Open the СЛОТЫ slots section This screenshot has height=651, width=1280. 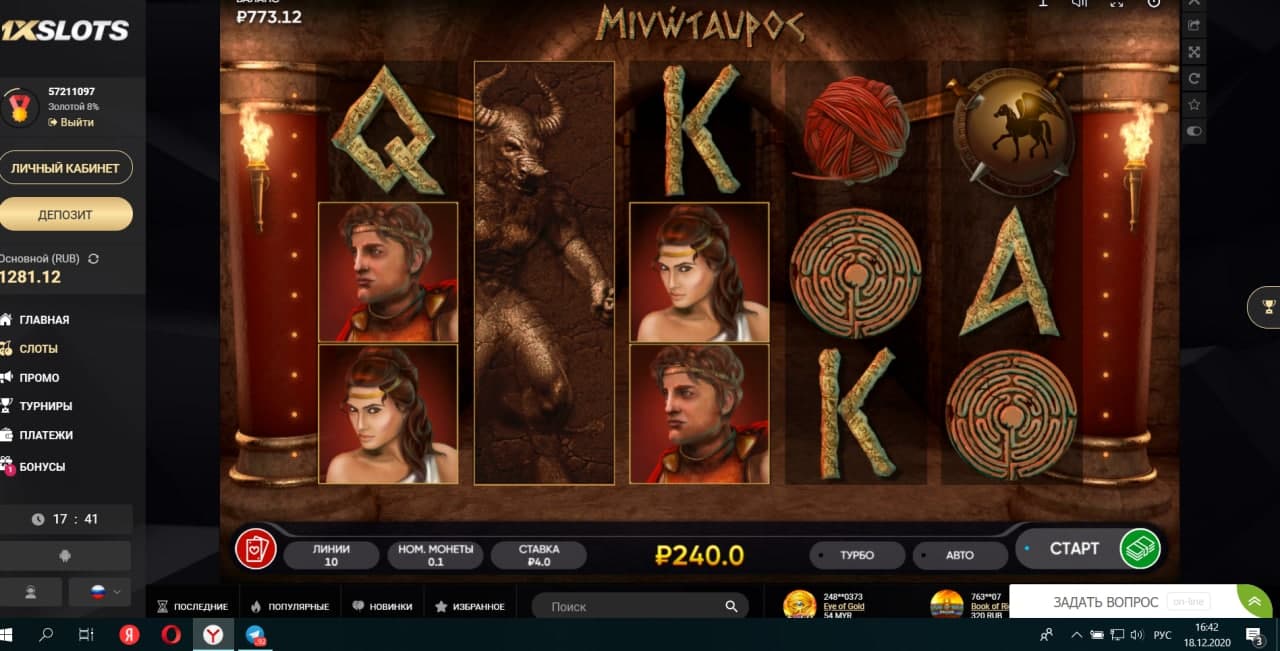click(x=39, y=349)
